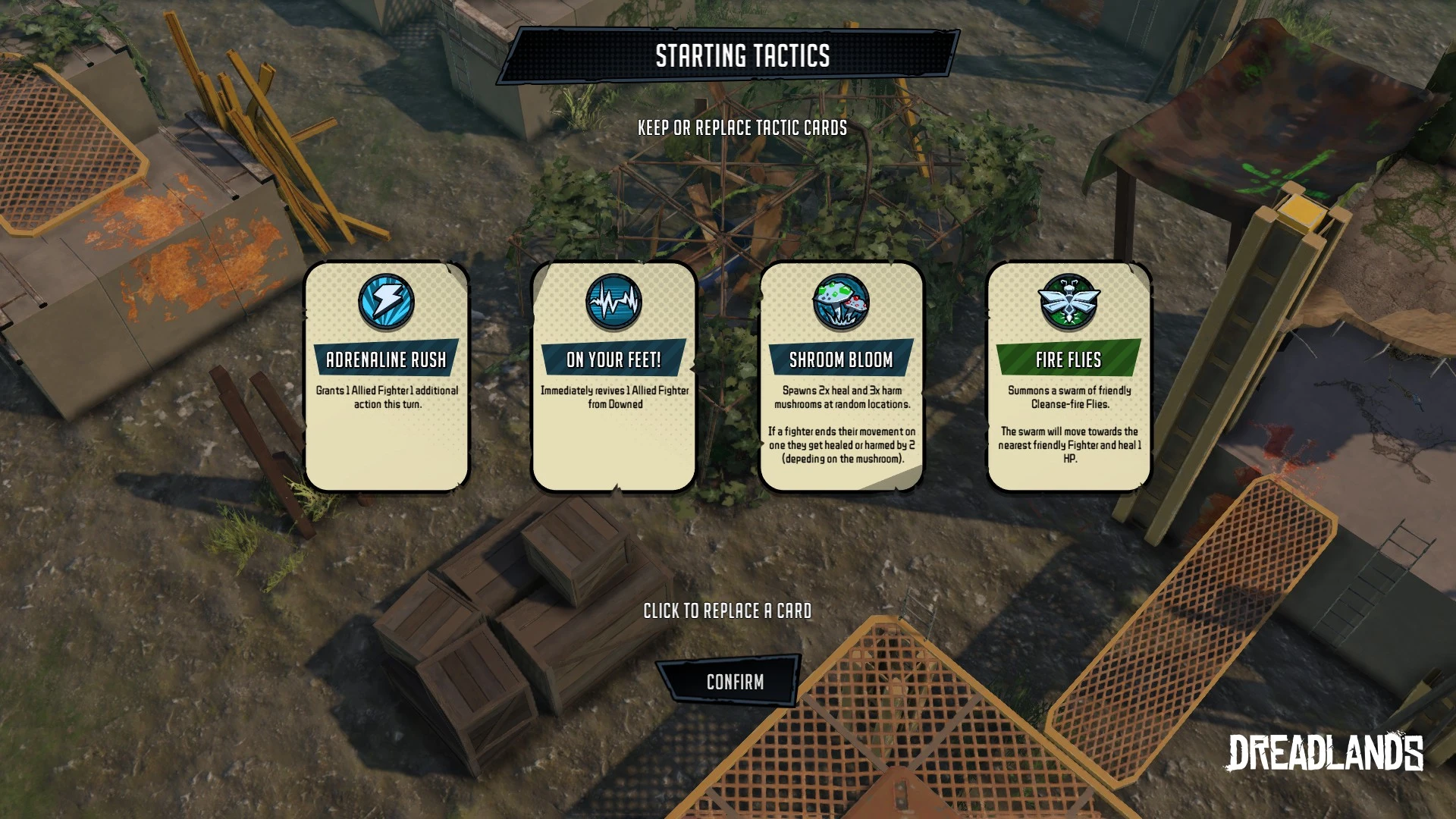Replace the Adrenaline Rush tactic card

tap(387, 377)
